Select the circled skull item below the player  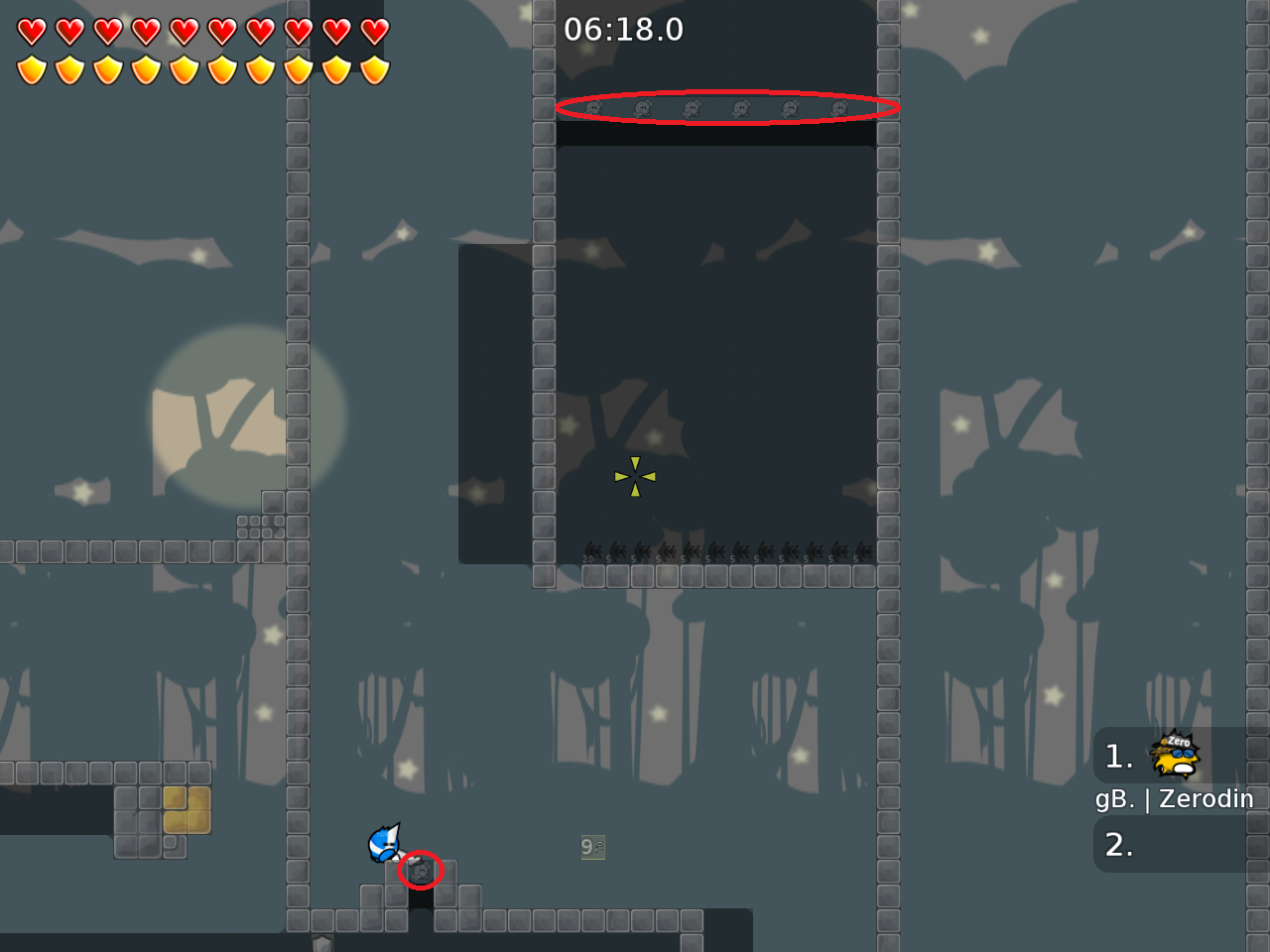tap(420, 871)
